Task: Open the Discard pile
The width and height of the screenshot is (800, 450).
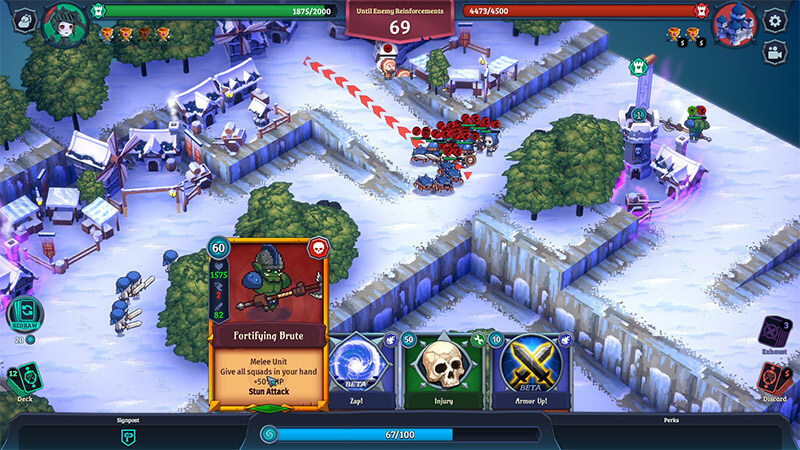Action: (x=775, y=381)
